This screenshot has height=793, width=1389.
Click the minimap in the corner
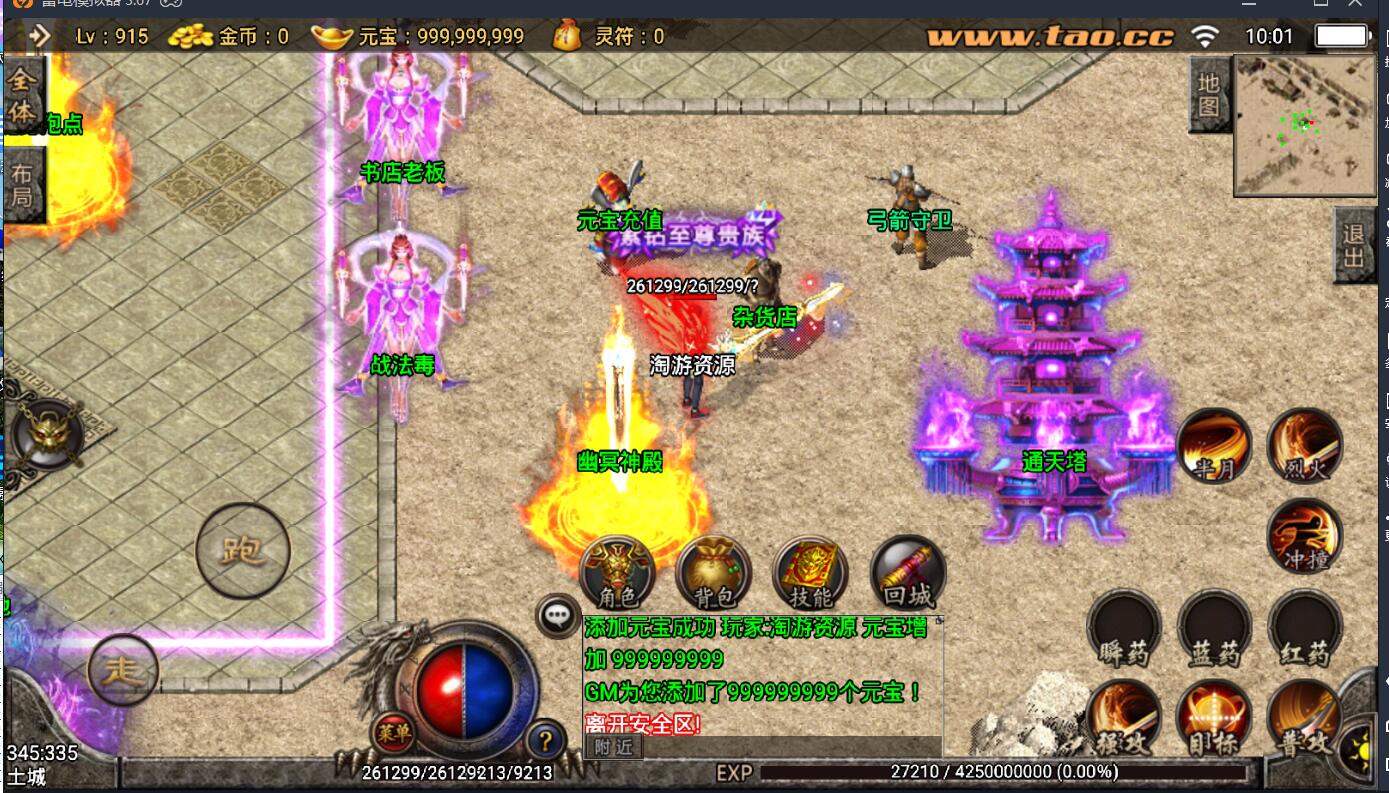1304,125
